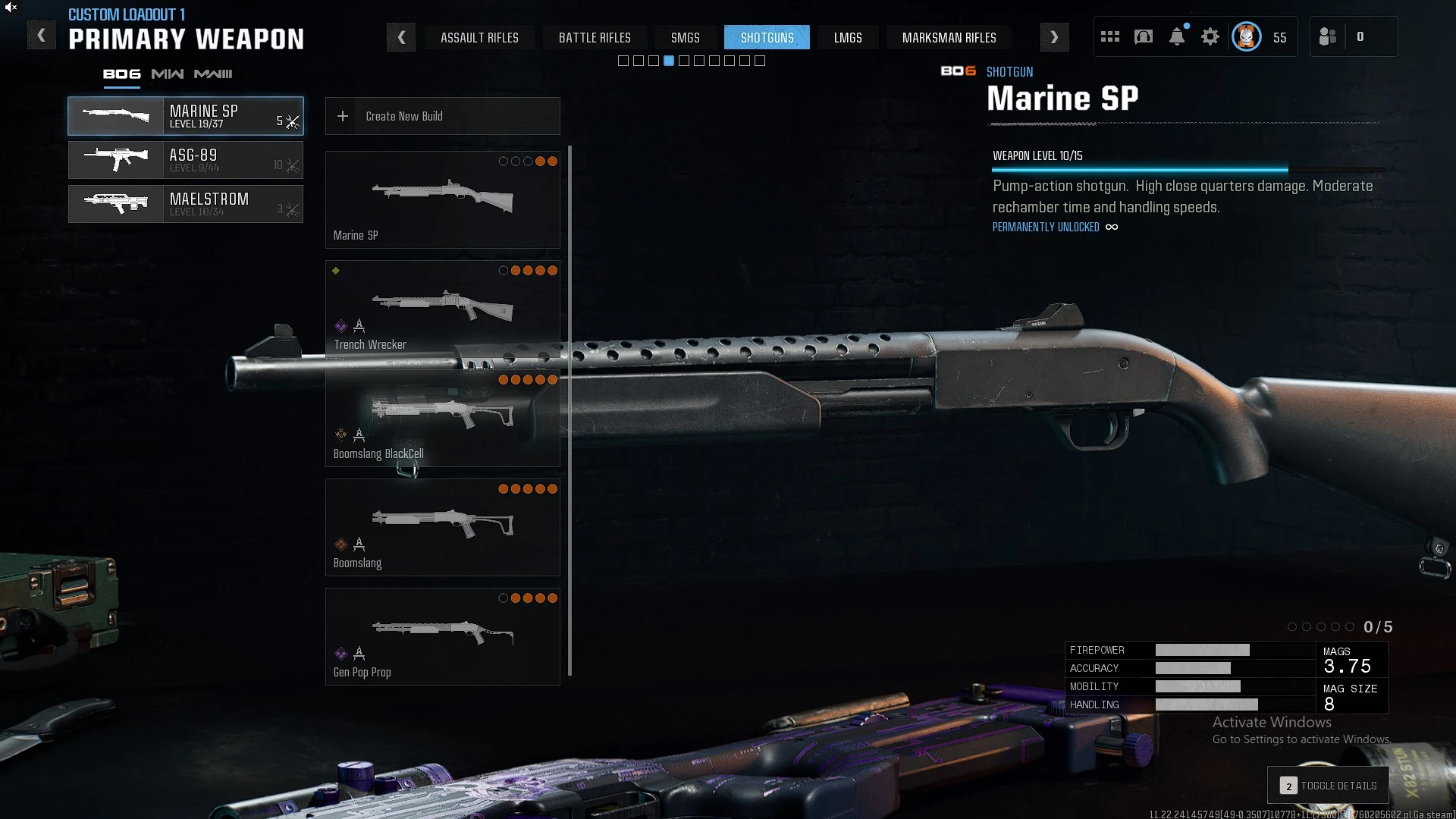Go back from Primary Weapon screen
This screenshot has width=1456, height=819.
(42, 36)
